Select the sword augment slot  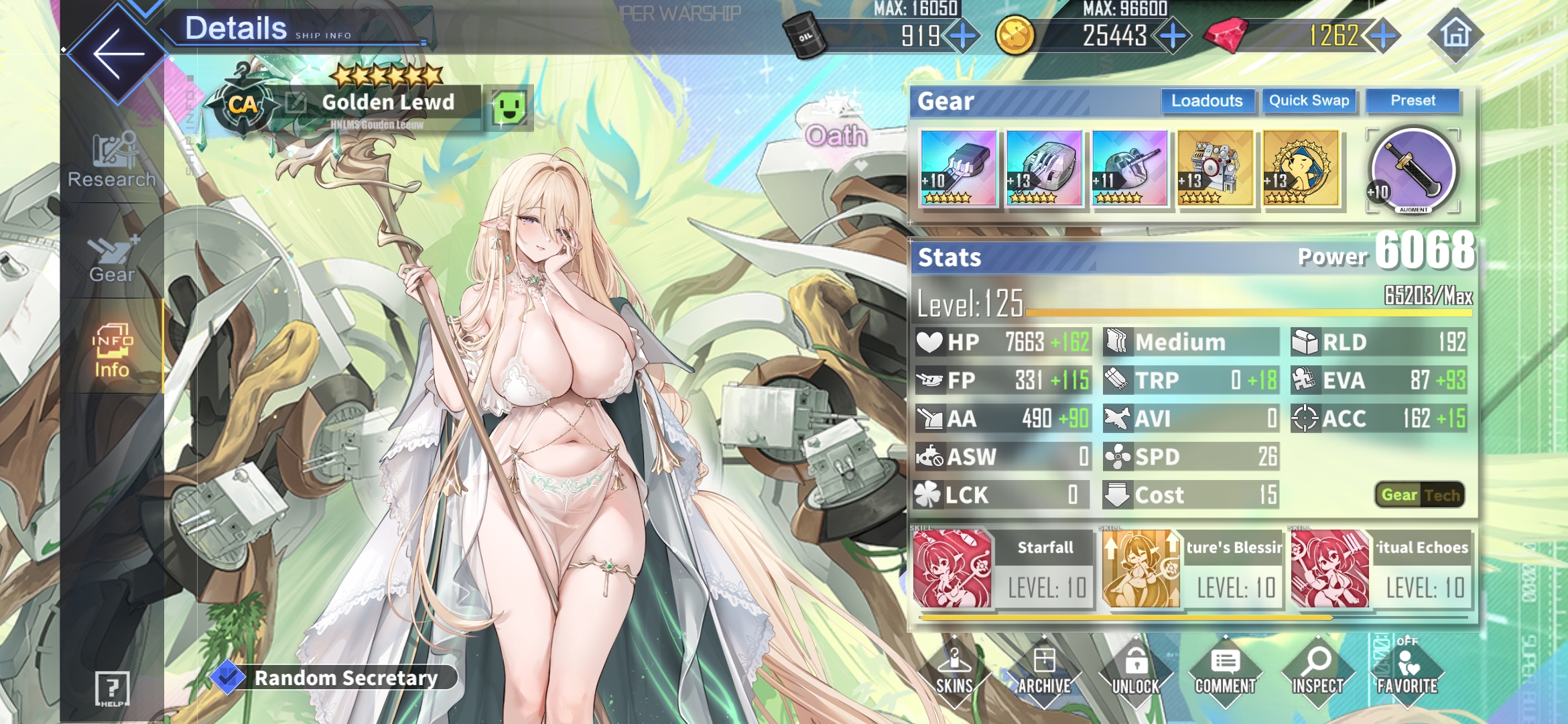[x=1413, y=171]
